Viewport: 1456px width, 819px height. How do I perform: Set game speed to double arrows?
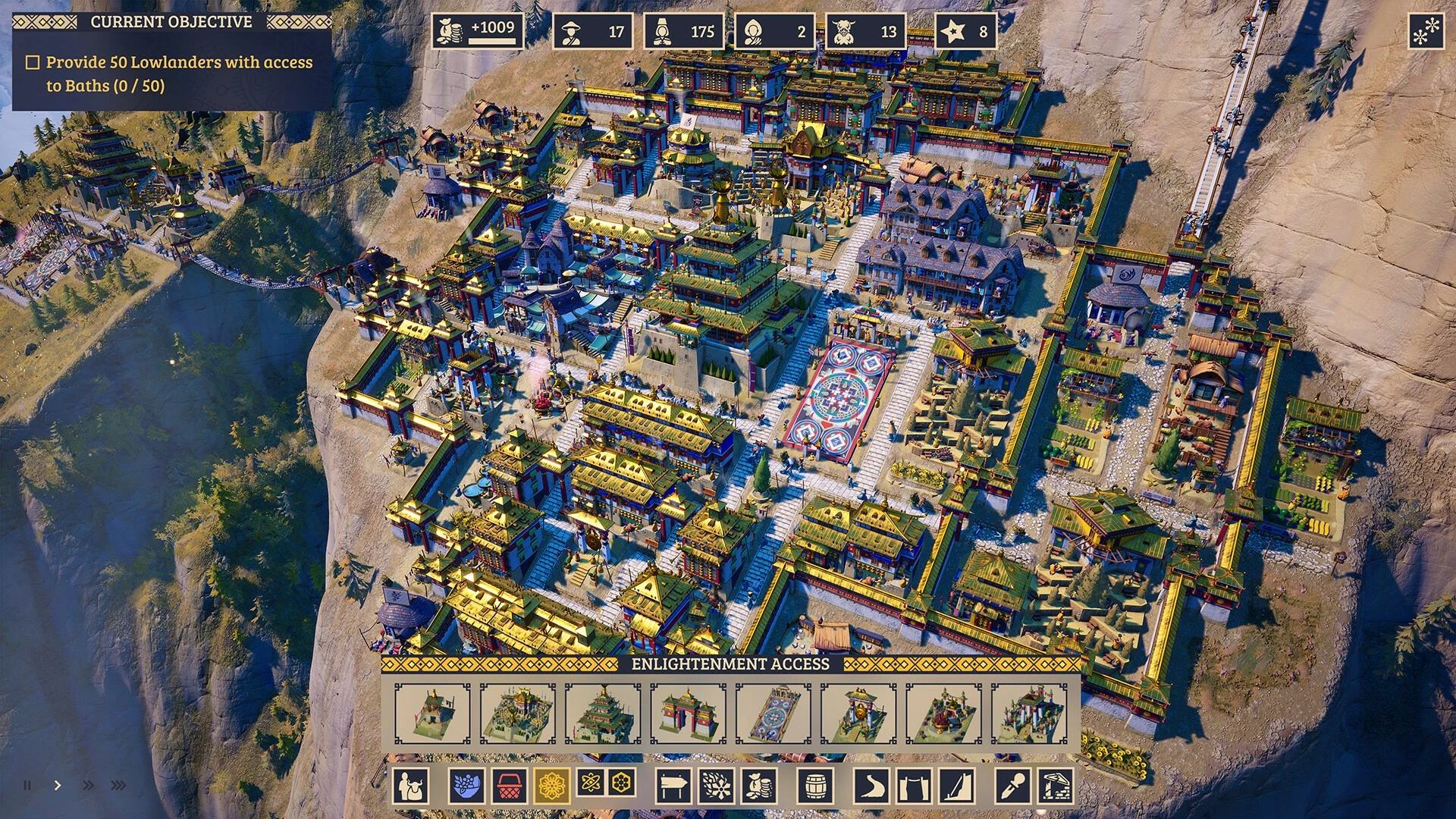pos(88,786)
